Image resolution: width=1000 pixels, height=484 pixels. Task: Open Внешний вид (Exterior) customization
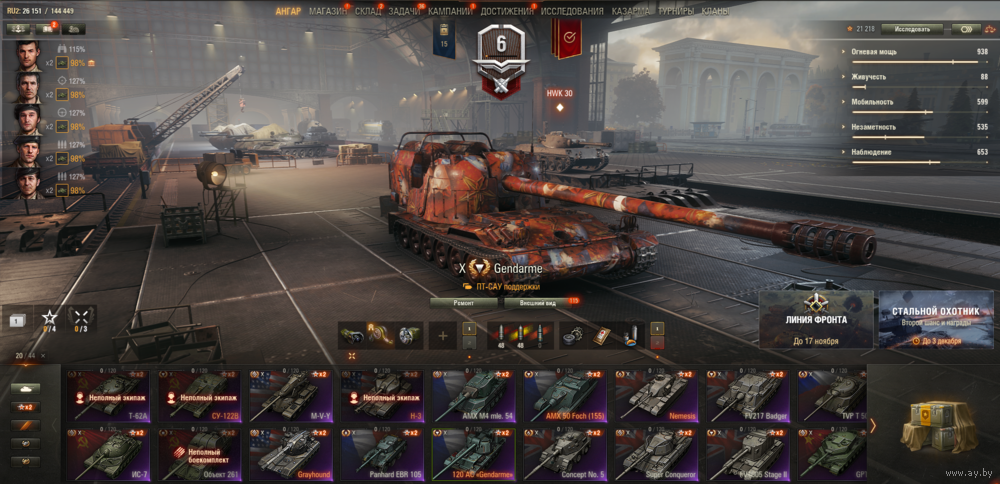click(538, 301)
